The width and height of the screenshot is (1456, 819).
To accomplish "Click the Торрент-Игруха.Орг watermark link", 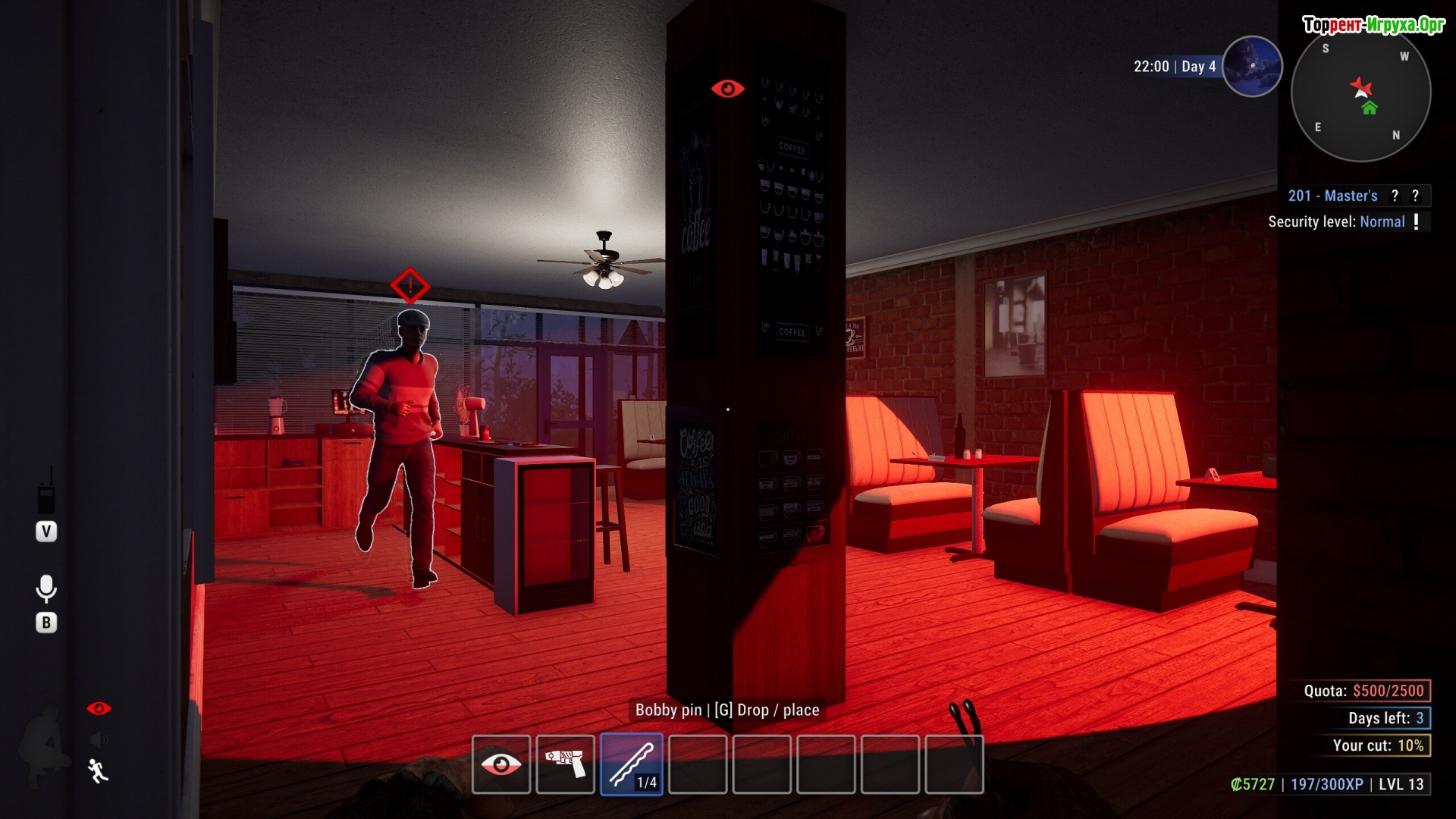I will [1373, 25].
